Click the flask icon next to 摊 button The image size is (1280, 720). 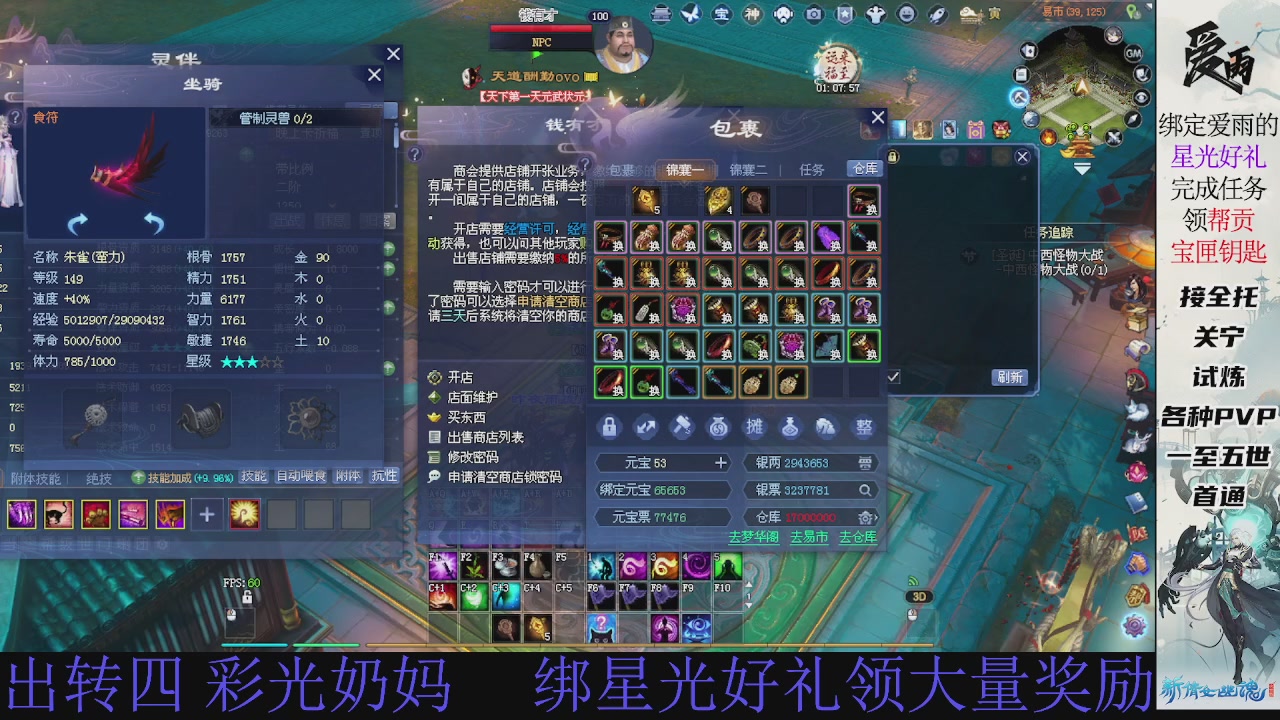[x=789, y=428]
